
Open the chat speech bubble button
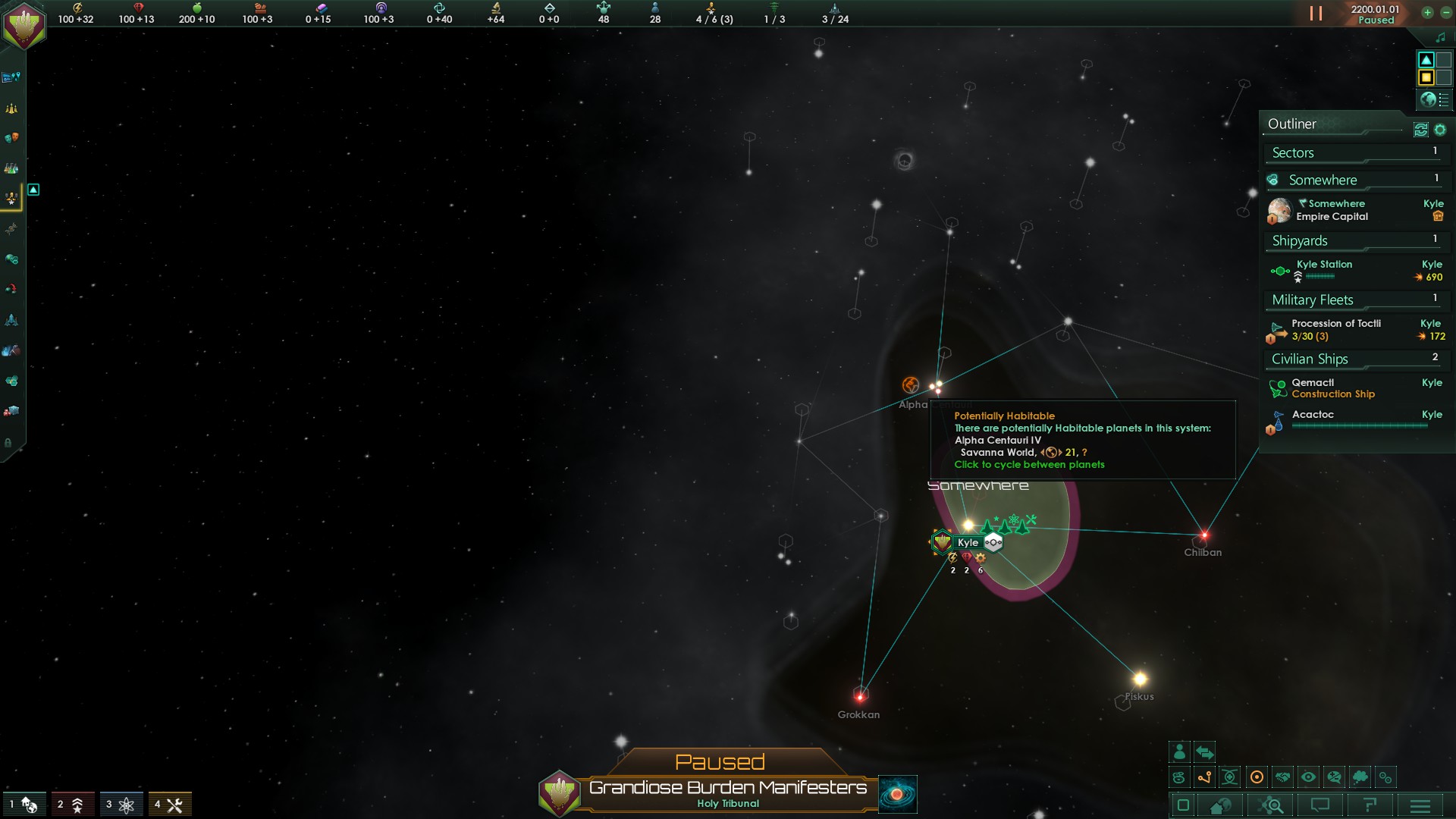(1320, 805)
